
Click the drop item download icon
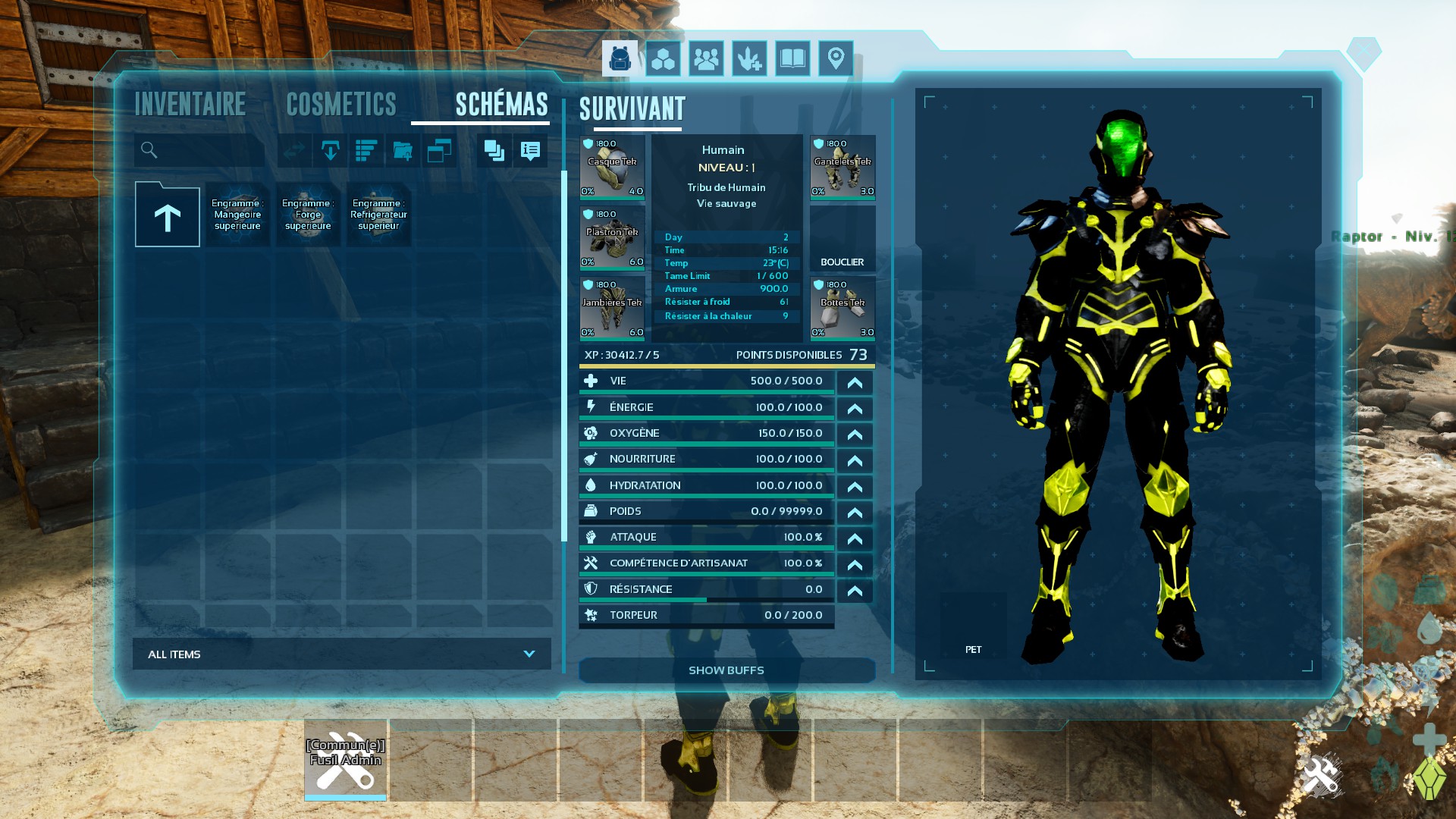331,150
